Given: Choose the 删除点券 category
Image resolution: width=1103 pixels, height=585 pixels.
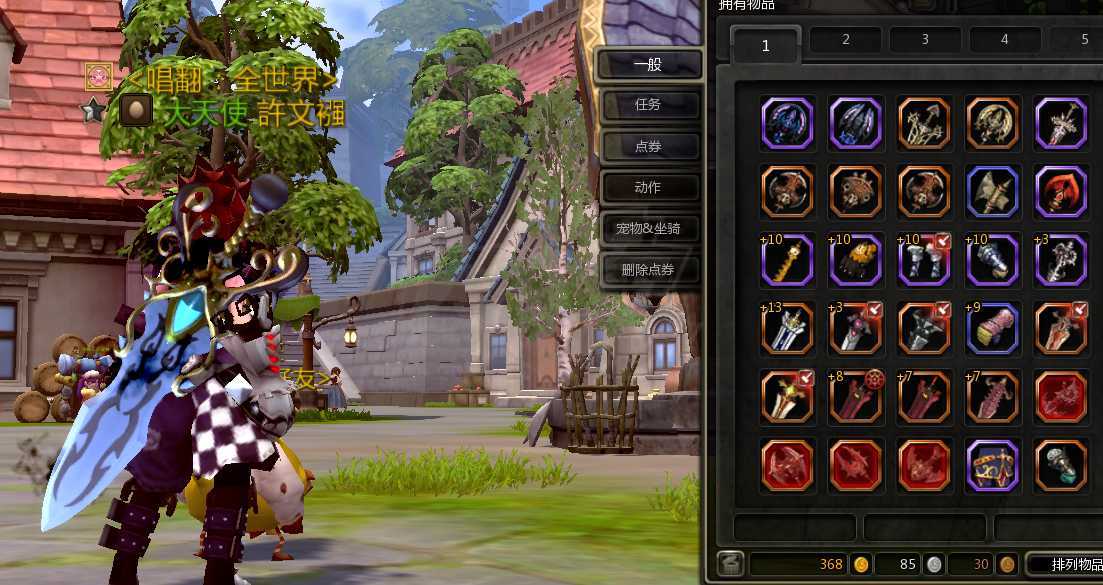Looking at the screenshot, I should [648, 270].
